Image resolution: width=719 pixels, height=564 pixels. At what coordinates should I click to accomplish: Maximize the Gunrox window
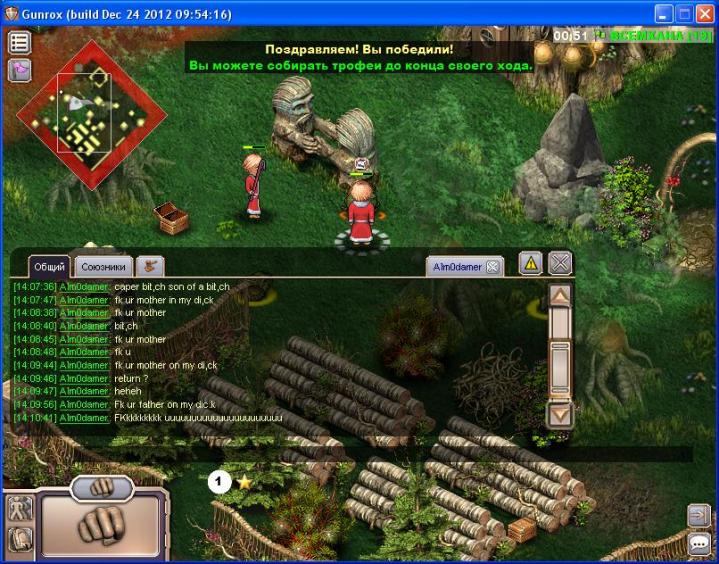point(685,14)
